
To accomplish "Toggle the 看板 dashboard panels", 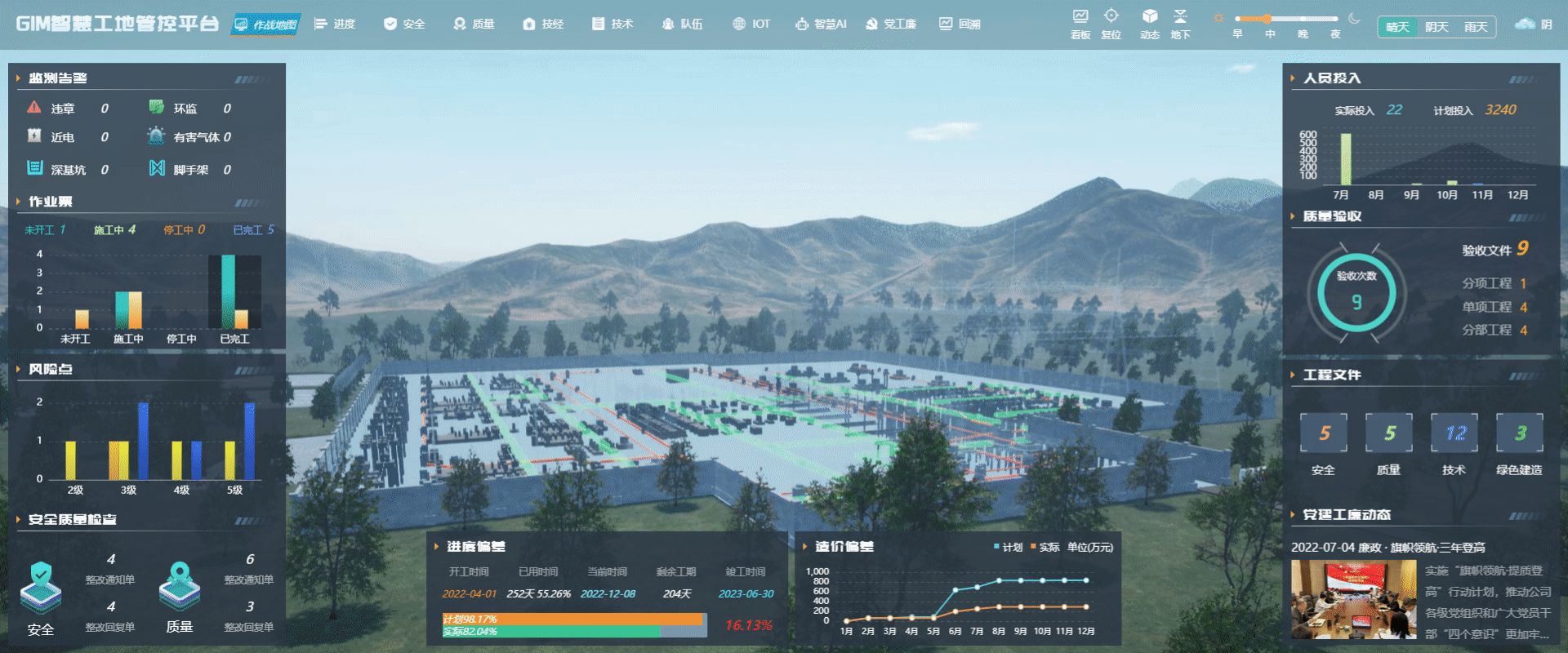I will (x=1080, y=24).
